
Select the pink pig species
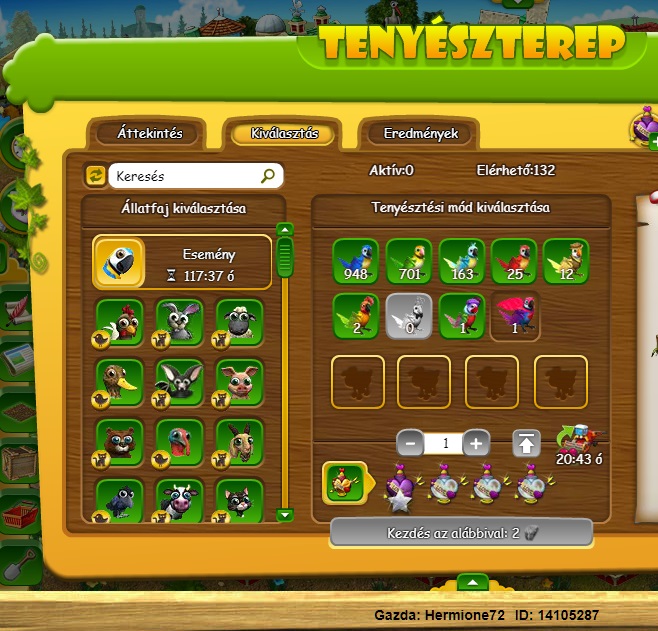240,382
